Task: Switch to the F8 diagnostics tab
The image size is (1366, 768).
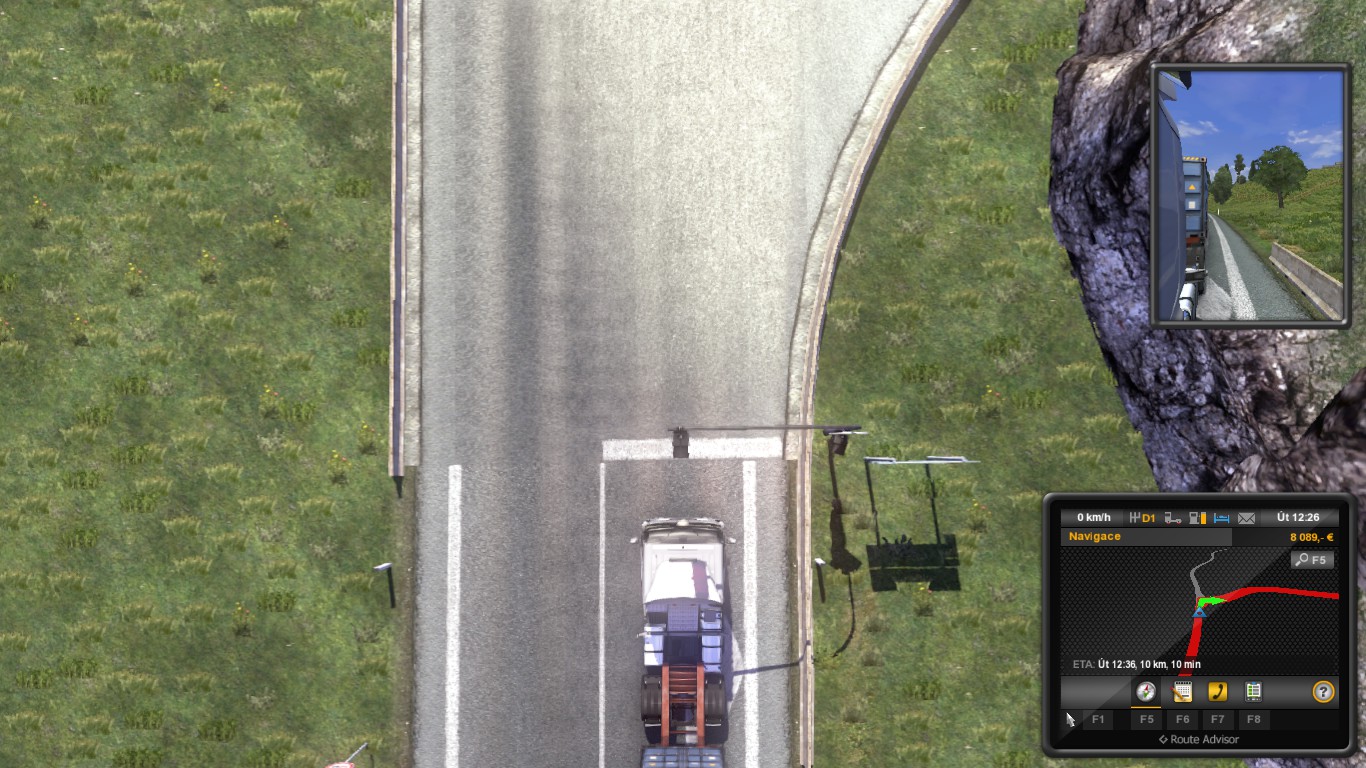Action: click(1254, 720)
